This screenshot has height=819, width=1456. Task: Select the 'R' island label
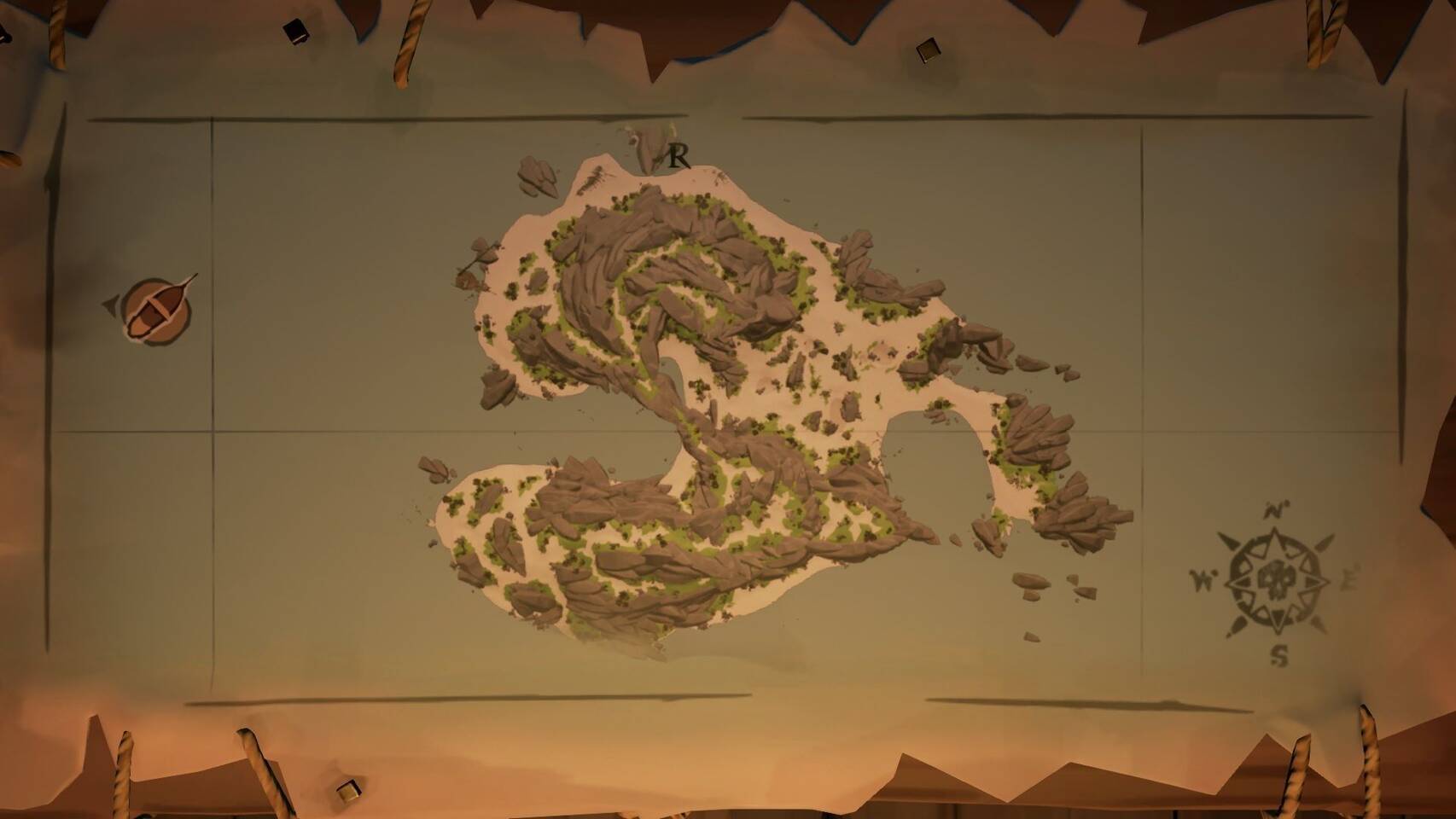coord(678,157)
